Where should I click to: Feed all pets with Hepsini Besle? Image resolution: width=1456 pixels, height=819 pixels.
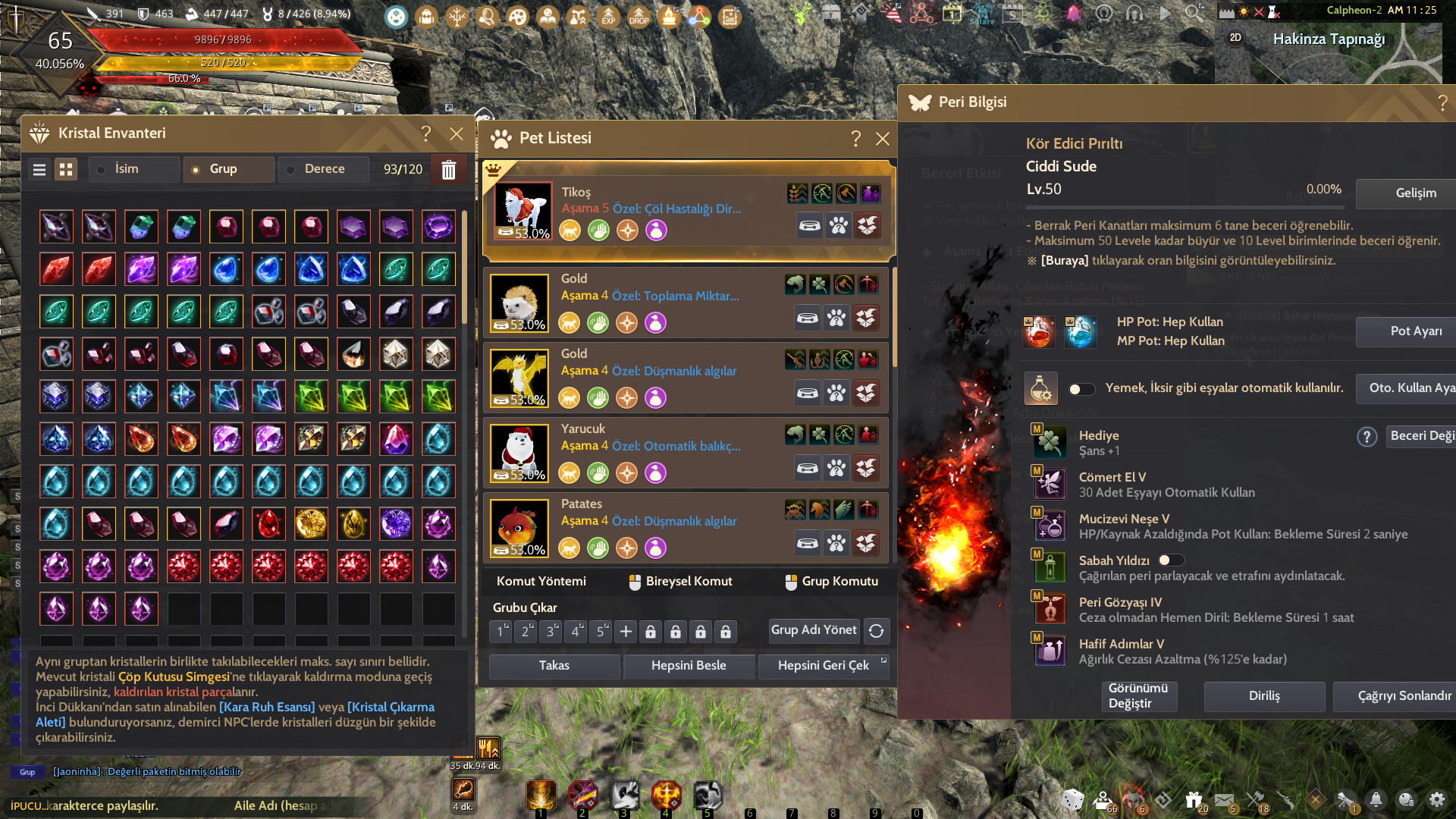[688, 666]
